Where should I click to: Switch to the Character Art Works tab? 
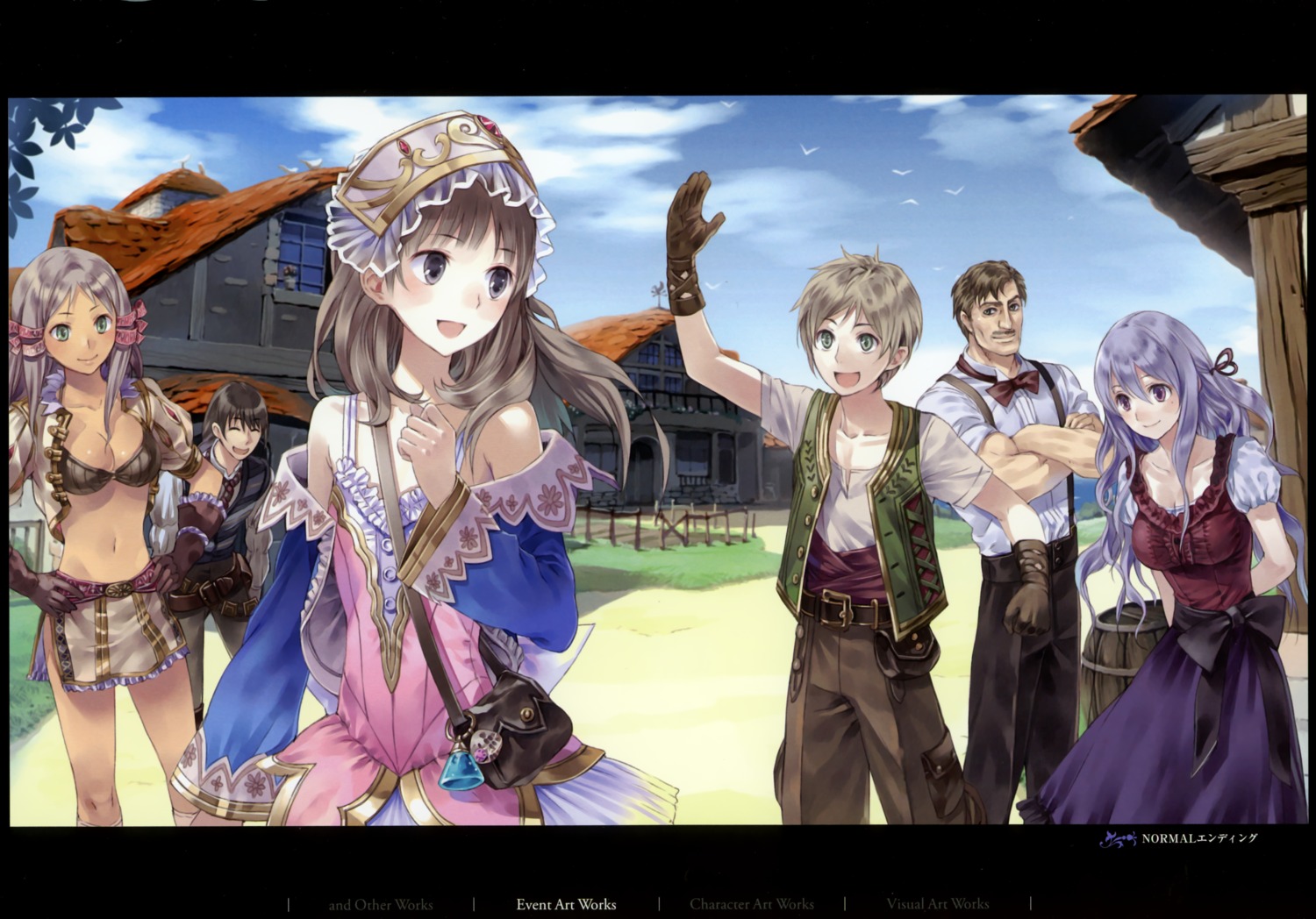pyautogui.click(x=753, y=904)
